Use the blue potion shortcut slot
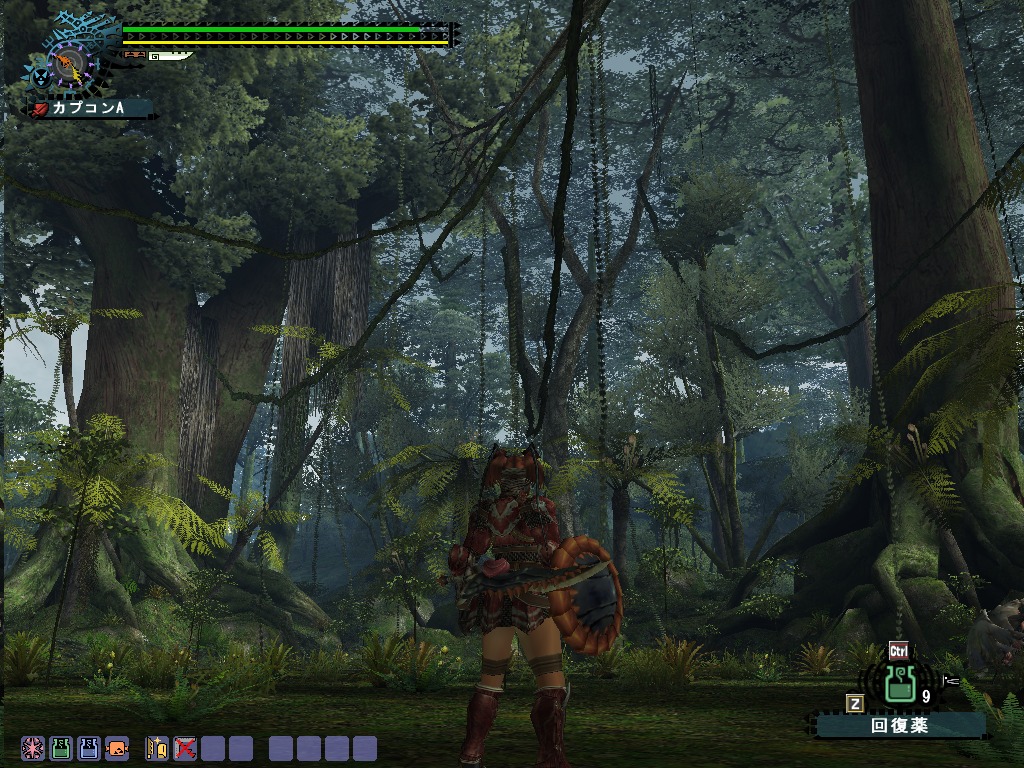Screen dimensions: 1024x768 (x=89, y=748)
